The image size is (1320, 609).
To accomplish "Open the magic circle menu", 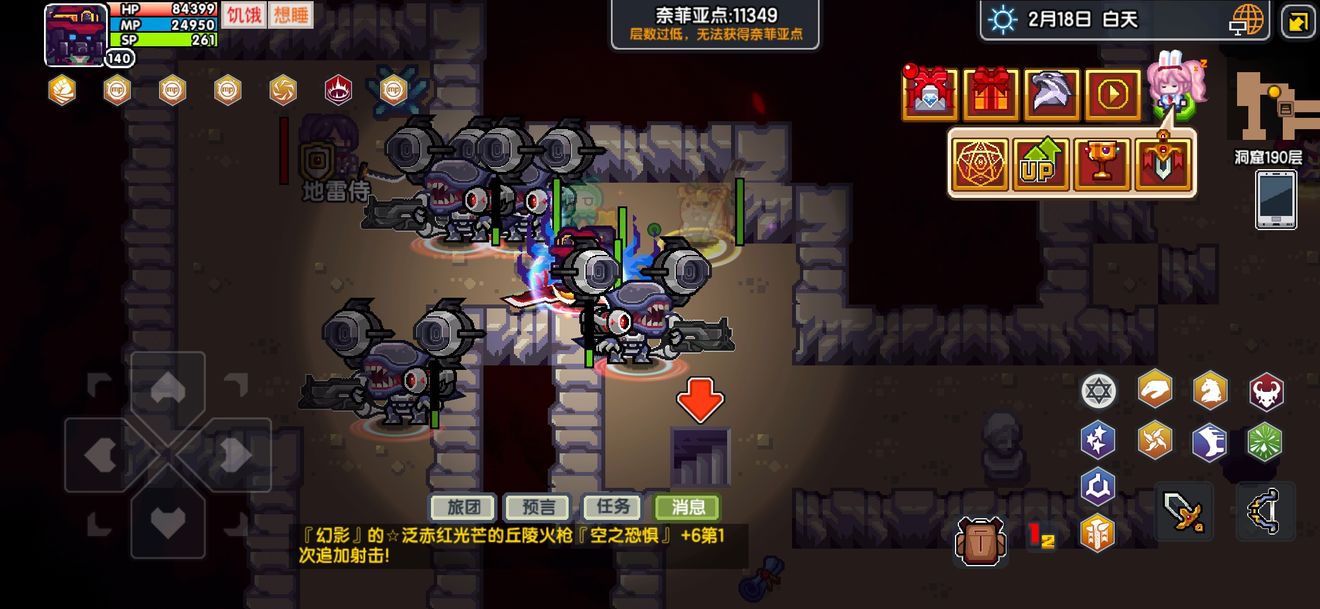I will coord(980,164).
